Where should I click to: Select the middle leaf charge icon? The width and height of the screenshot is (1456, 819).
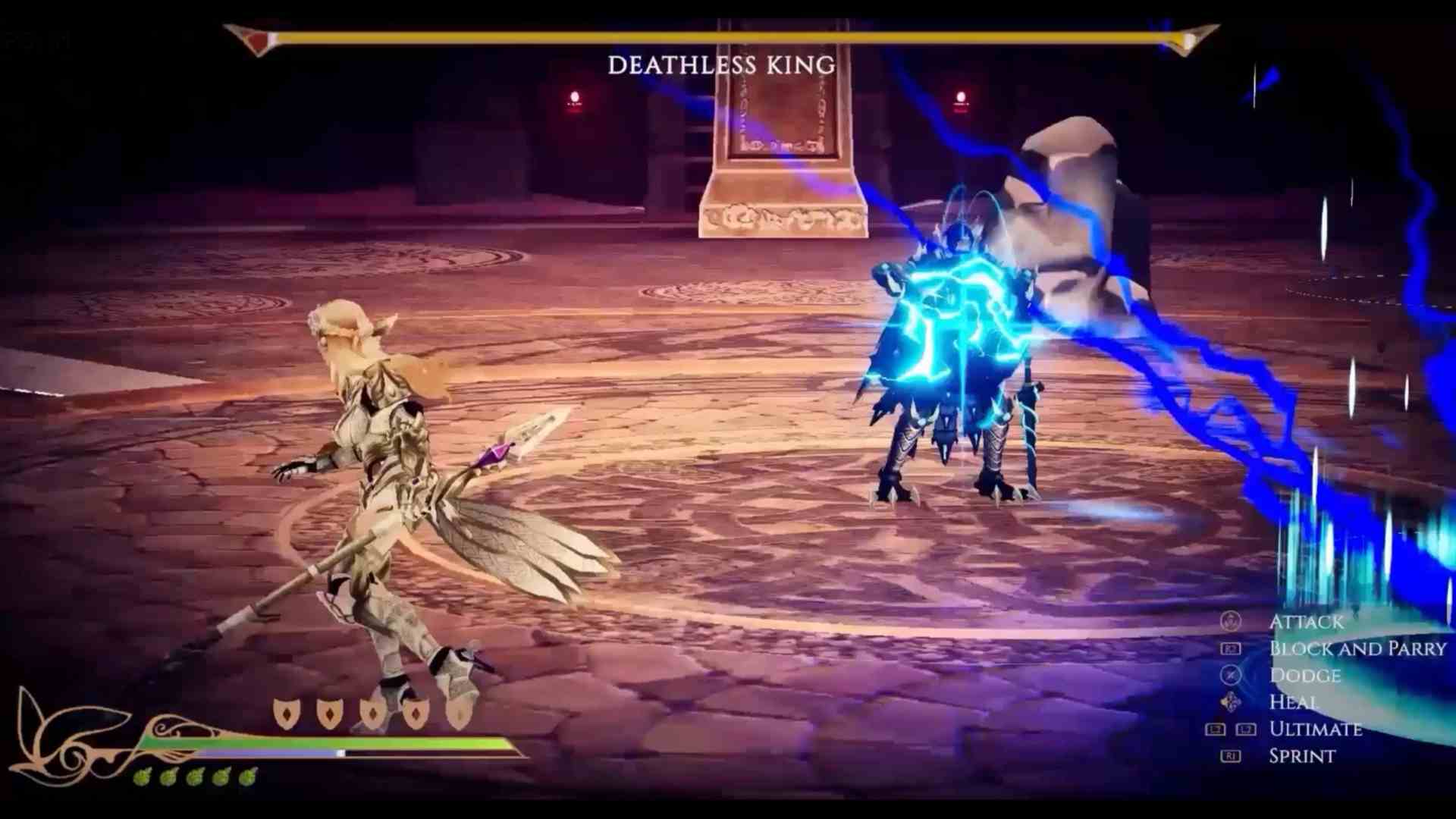(194, 777)
